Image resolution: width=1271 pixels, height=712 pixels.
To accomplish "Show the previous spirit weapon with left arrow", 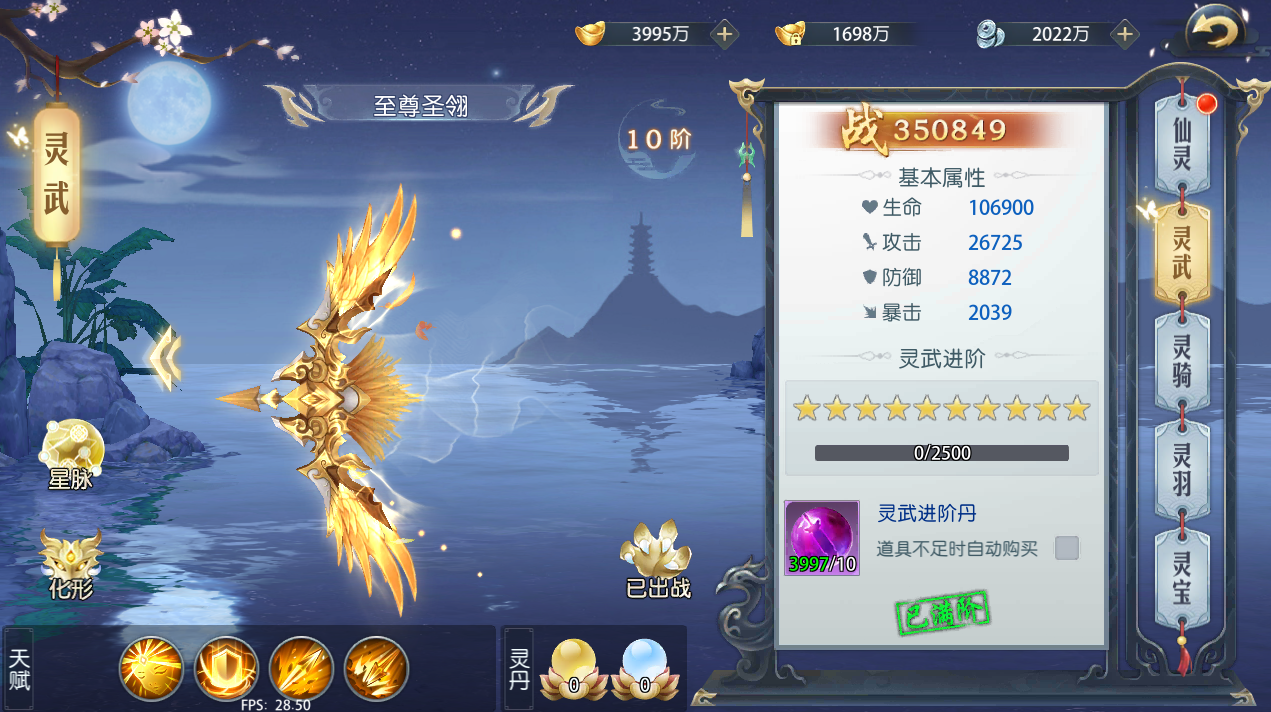I will 166,358.
